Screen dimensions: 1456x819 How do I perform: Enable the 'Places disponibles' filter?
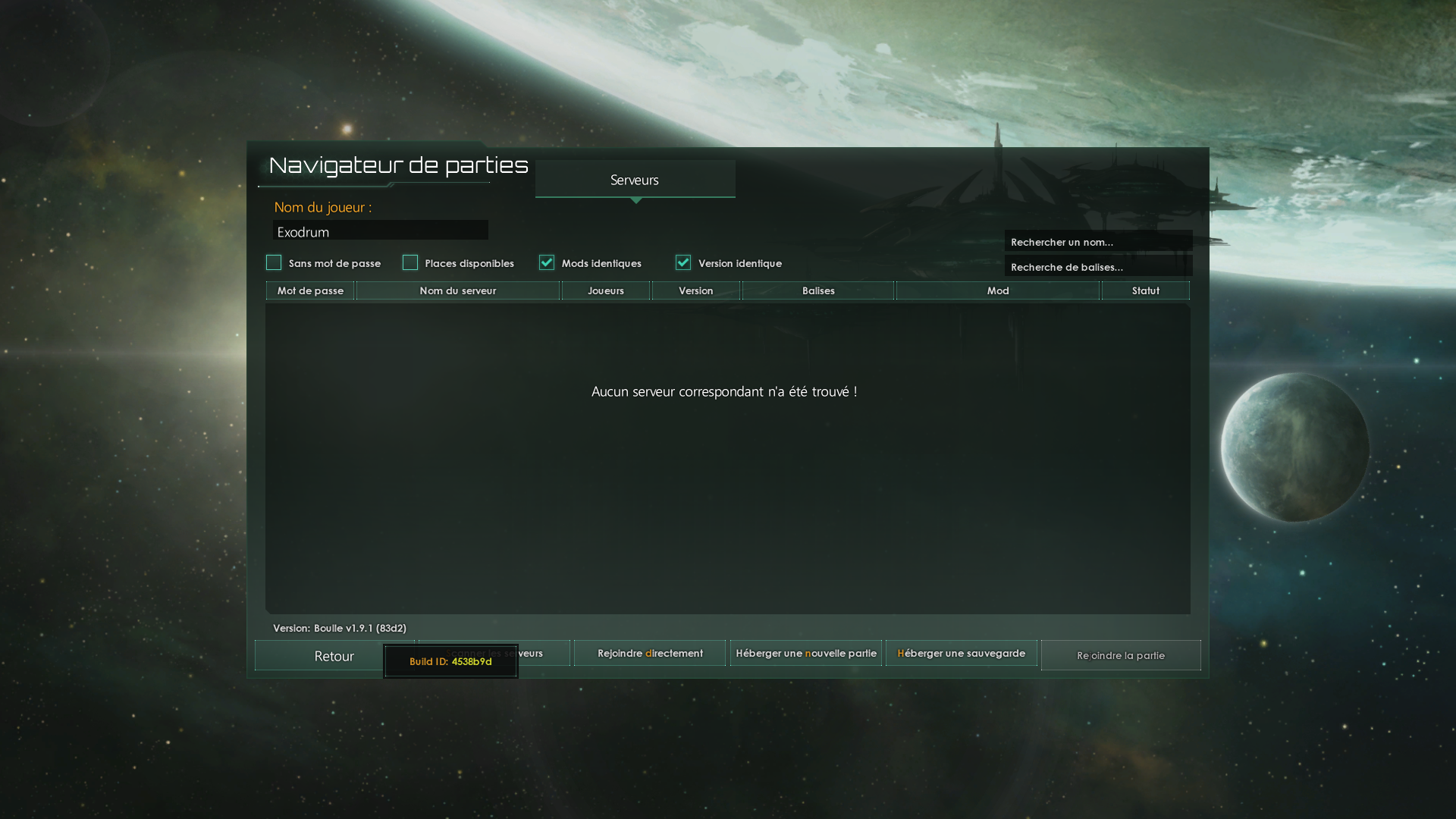[x=410, y=262]
